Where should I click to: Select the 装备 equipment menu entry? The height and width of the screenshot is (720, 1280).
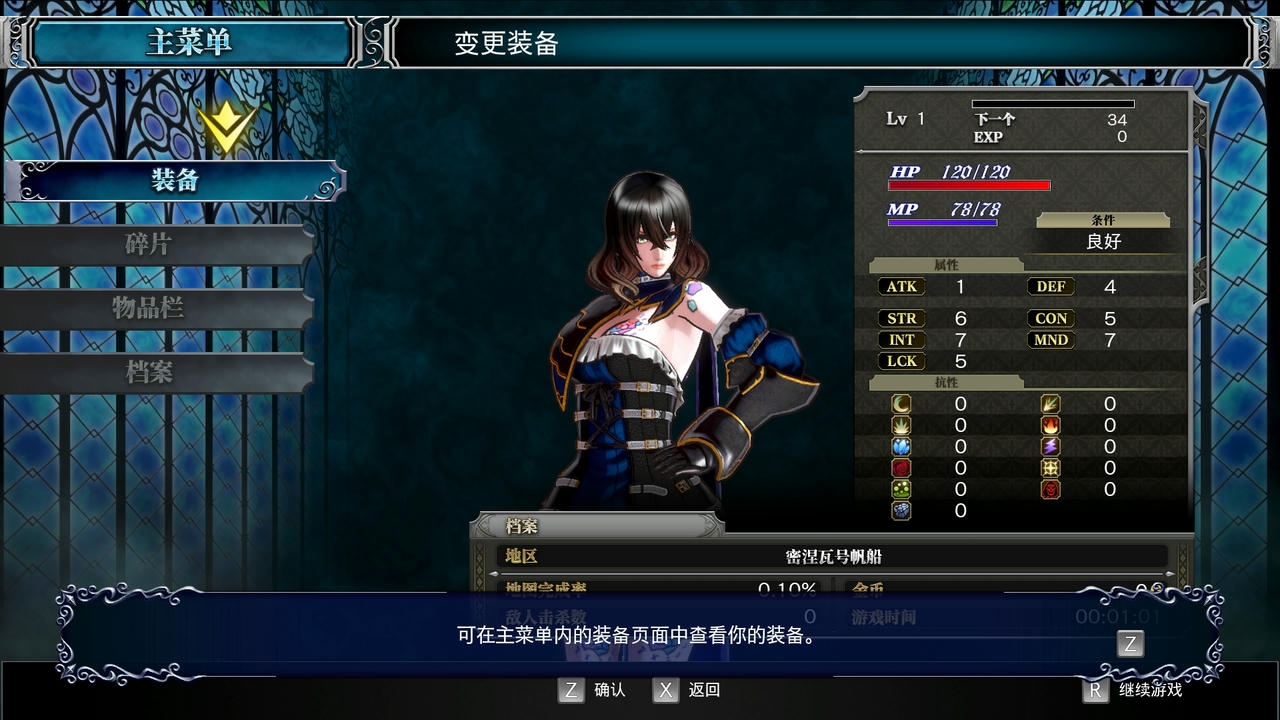click(176, 183)
